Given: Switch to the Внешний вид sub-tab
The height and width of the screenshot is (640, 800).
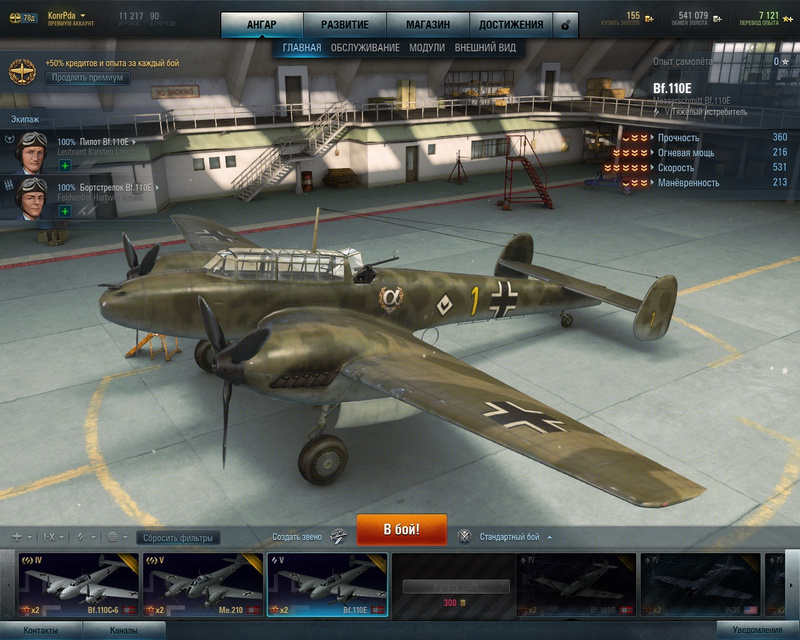Looking at the screenshot, I should click(x=485, y=47).
